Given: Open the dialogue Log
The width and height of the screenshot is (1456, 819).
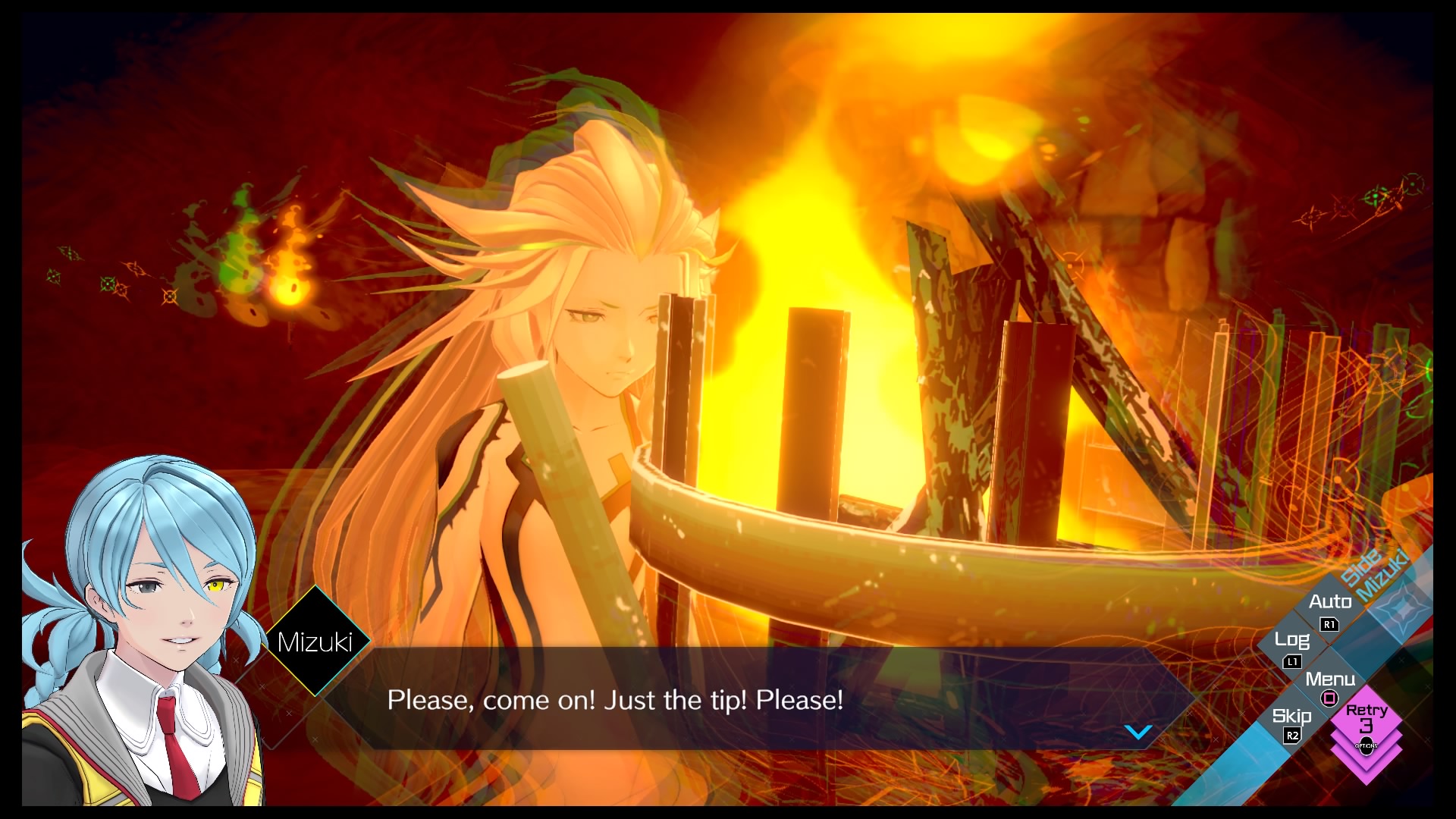Looking at the screenshot, I should click(x=1292, y=646).
